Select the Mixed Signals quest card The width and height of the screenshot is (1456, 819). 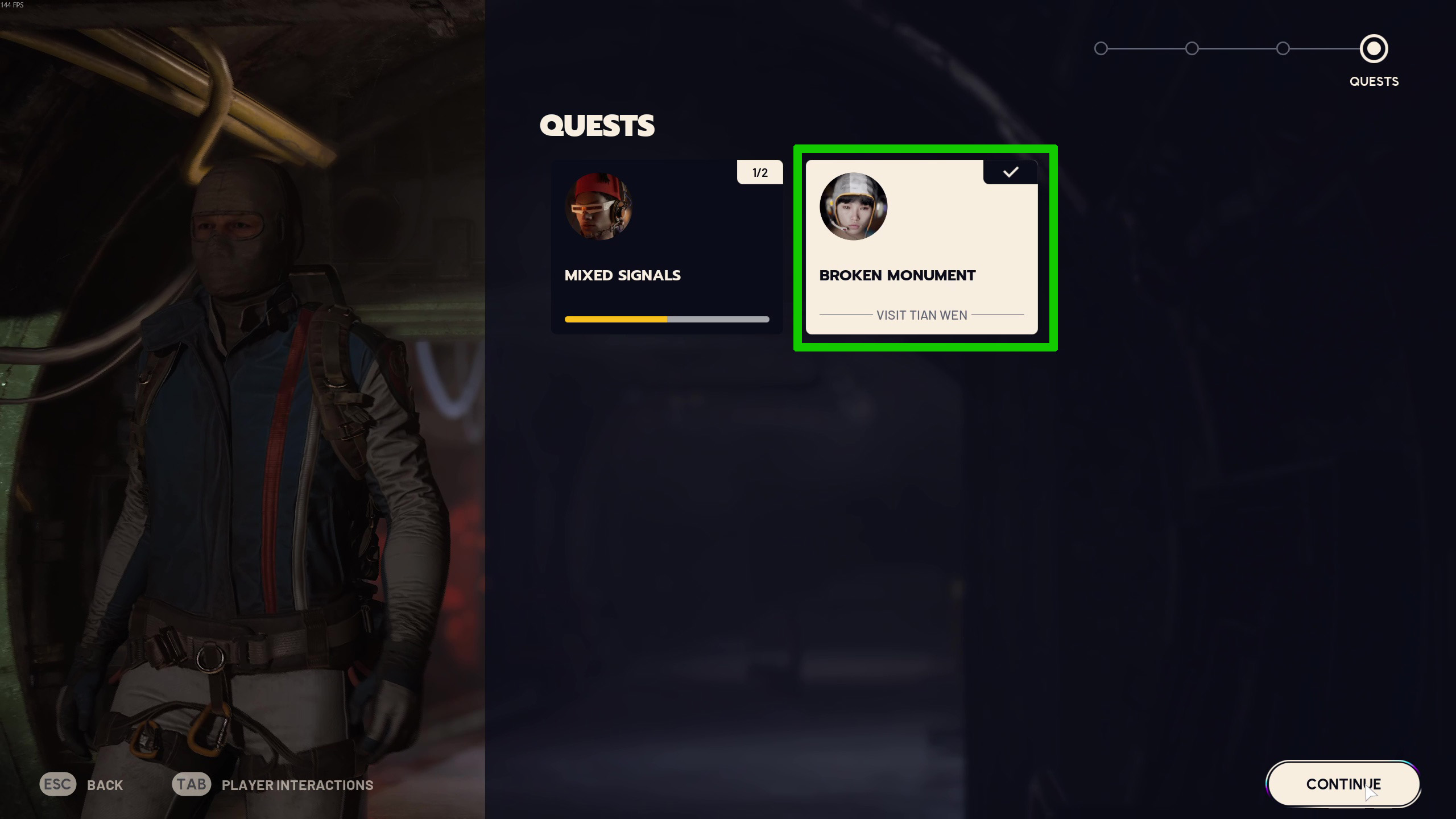pyautogui.click(x=666, y=247)
